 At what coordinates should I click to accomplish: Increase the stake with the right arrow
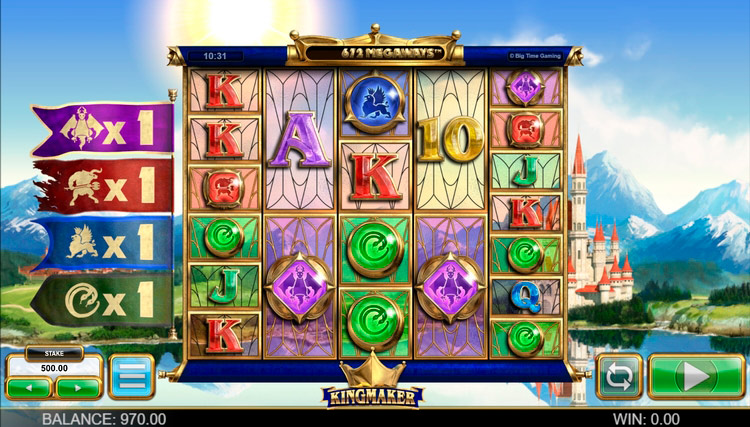(x=78, y=387)
